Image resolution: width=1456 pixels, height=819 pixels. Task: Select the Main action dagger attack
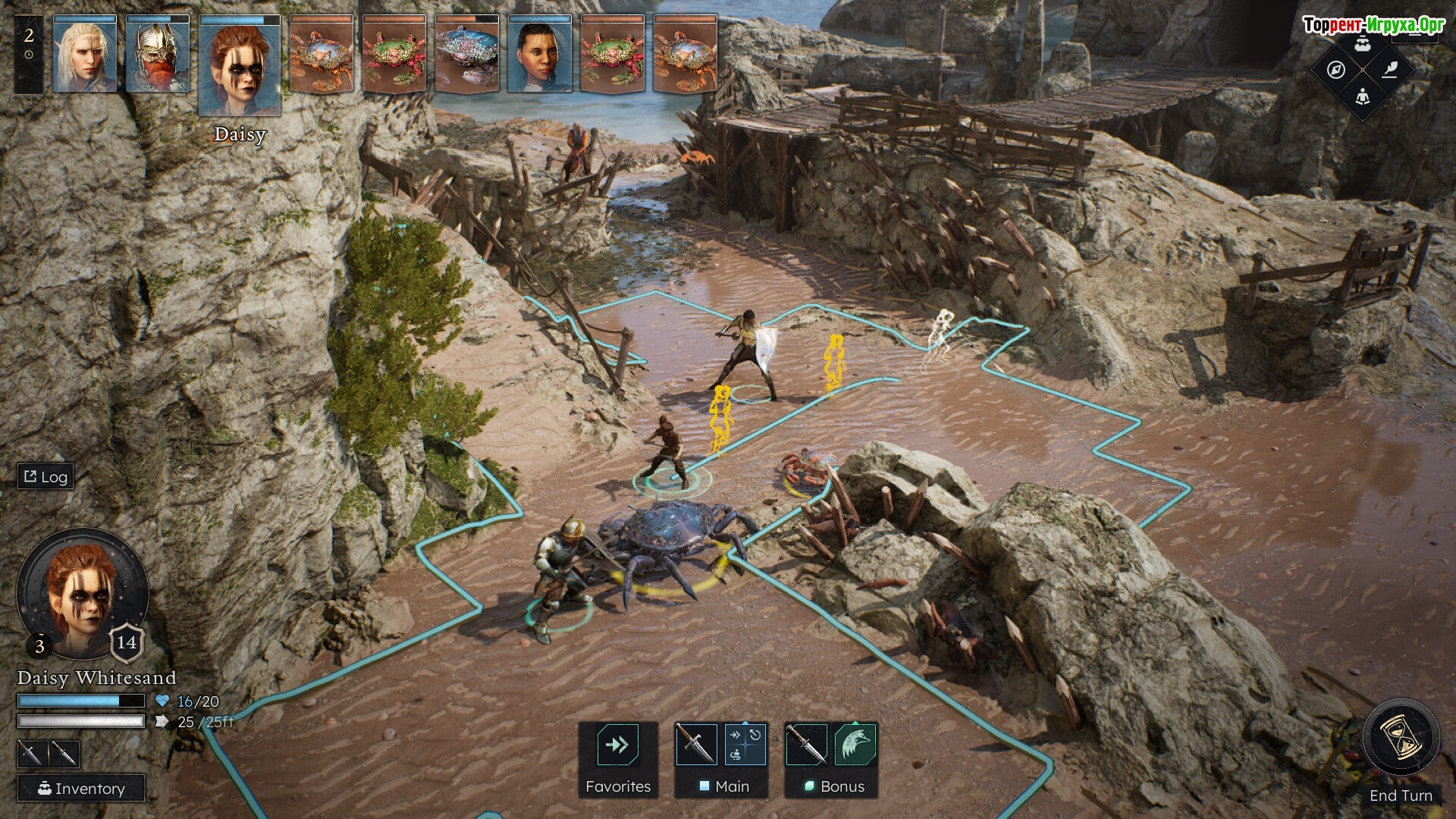click(696, 745)
